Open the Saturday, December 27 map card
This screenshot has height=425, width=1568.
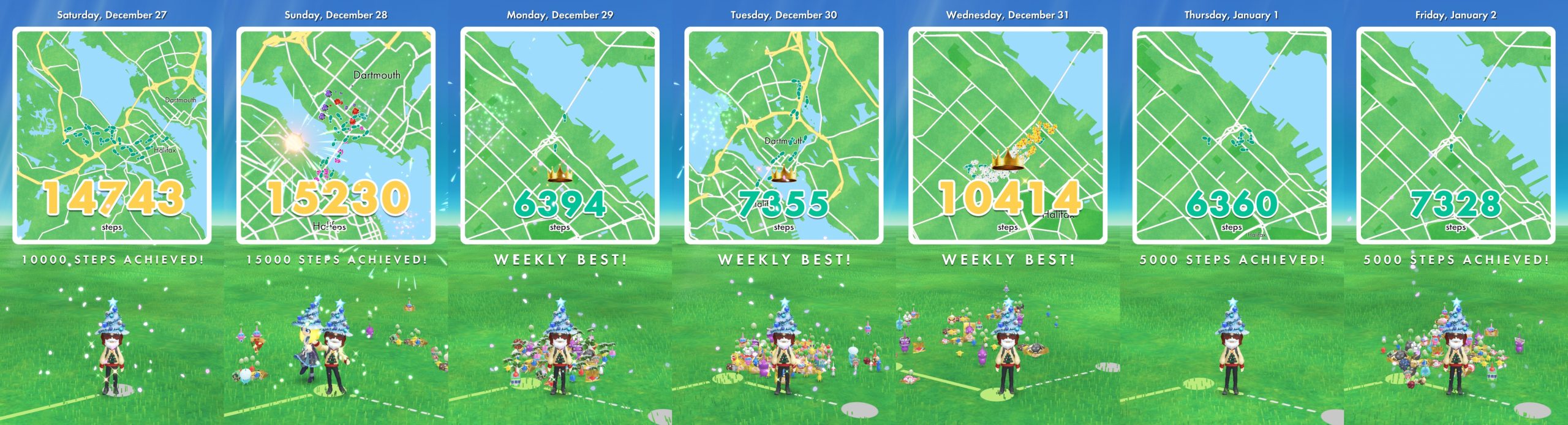pyautogui.click(x=112, y=135)
